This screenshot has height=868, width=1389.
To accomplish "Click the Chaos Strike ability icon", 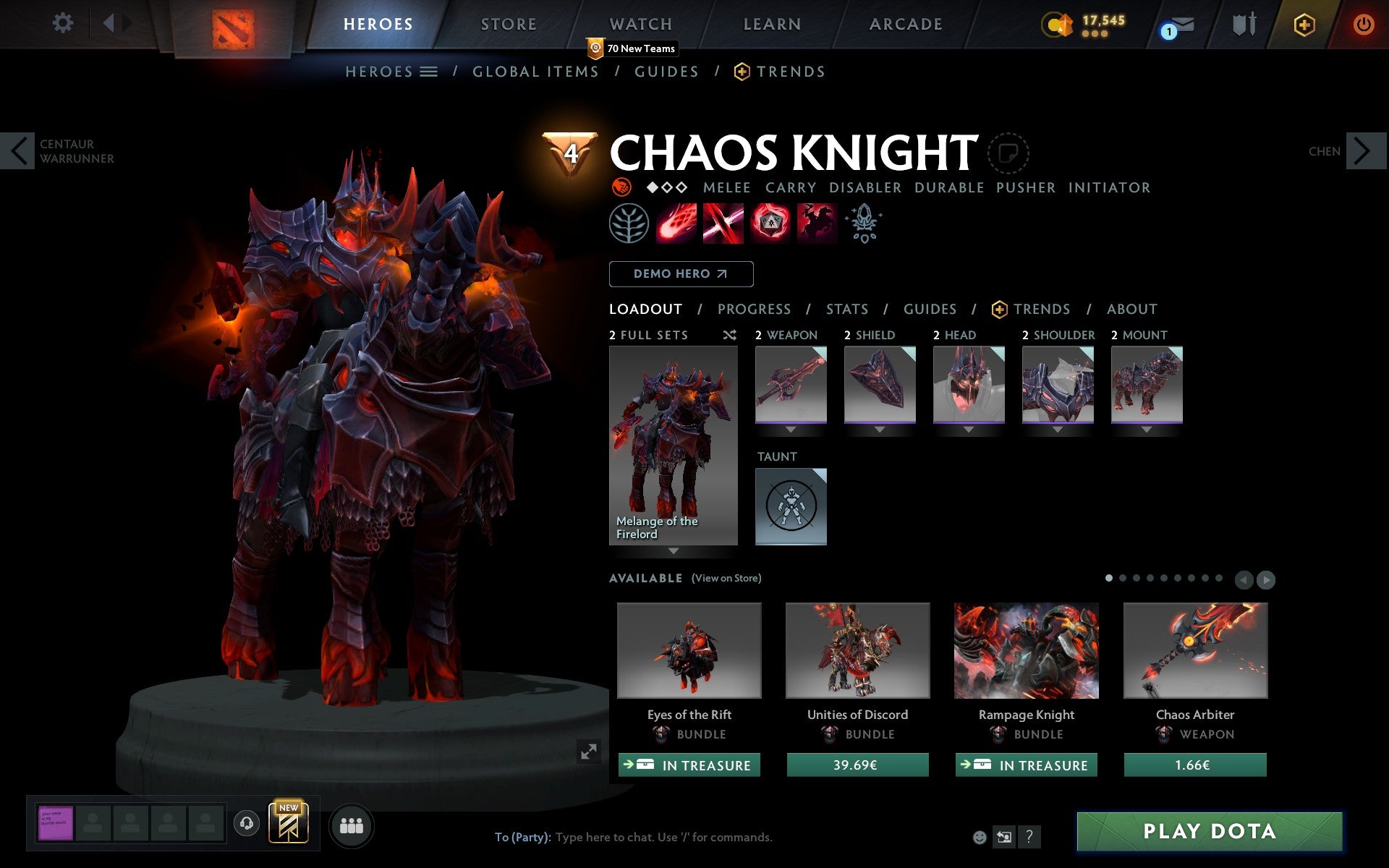I will click(x=770, y=224).
